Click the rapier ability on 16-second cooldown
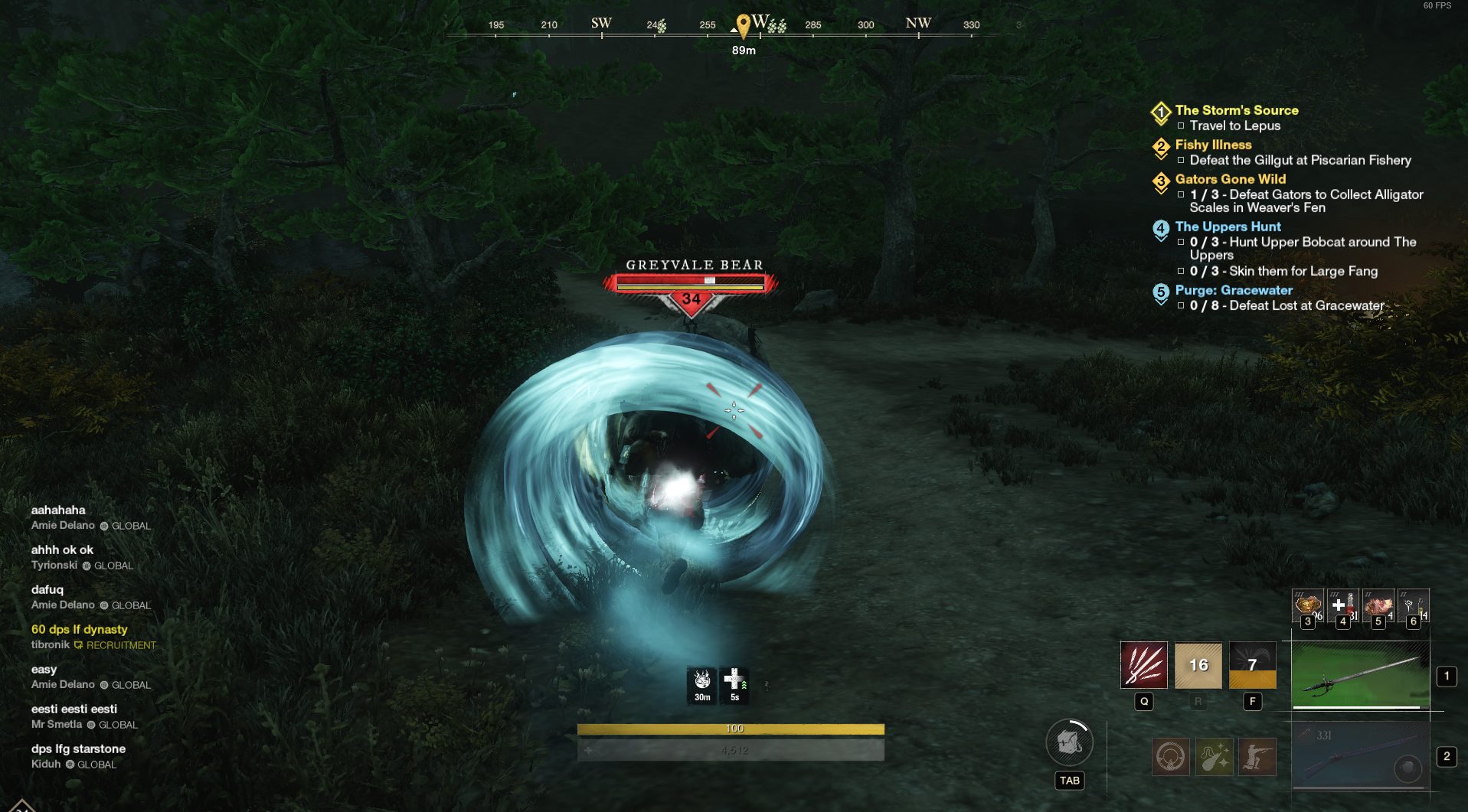1468x812 pixels. pos(1198,665)
